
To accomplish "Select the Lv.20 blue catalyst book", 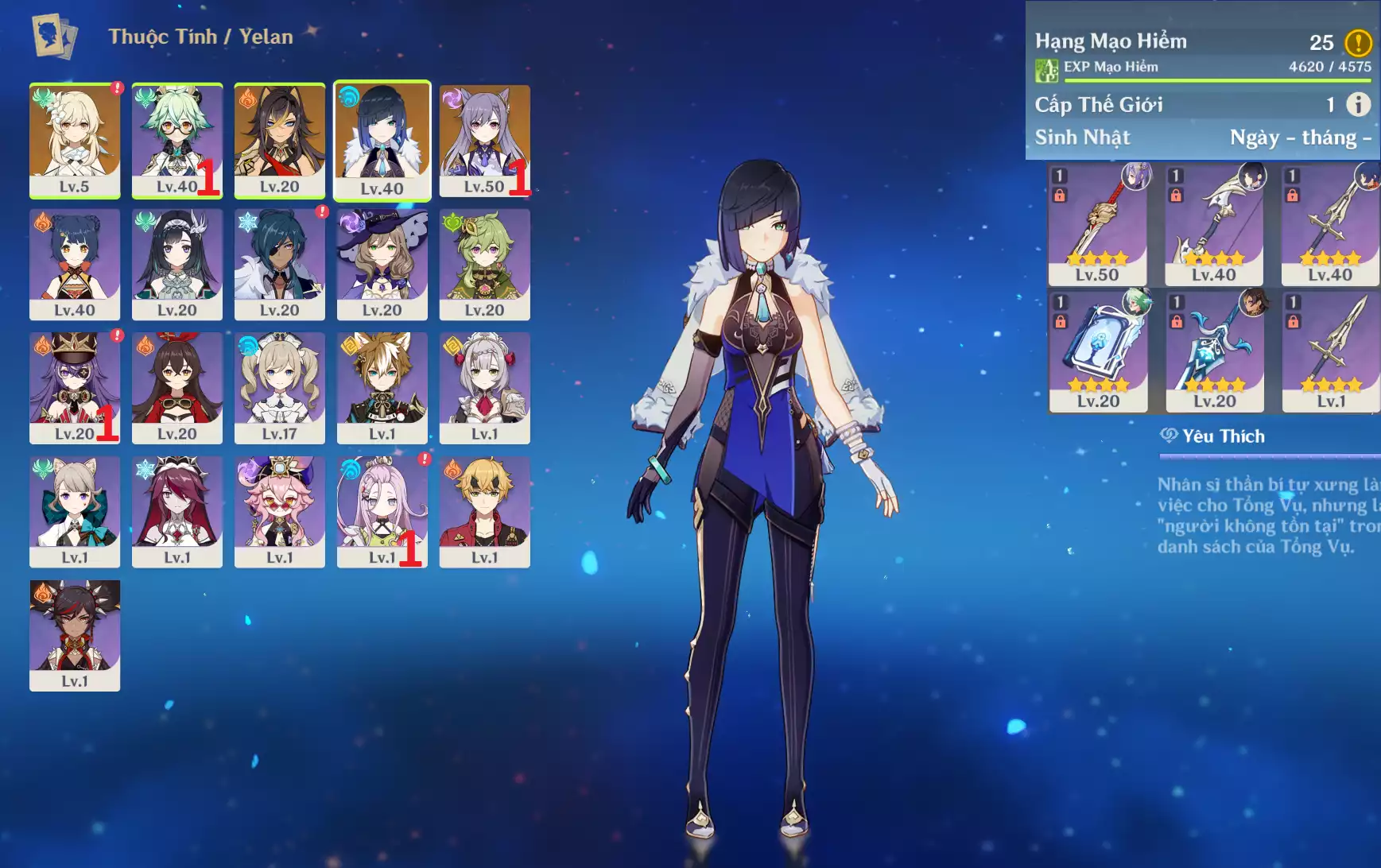I will click(1098, 351).
